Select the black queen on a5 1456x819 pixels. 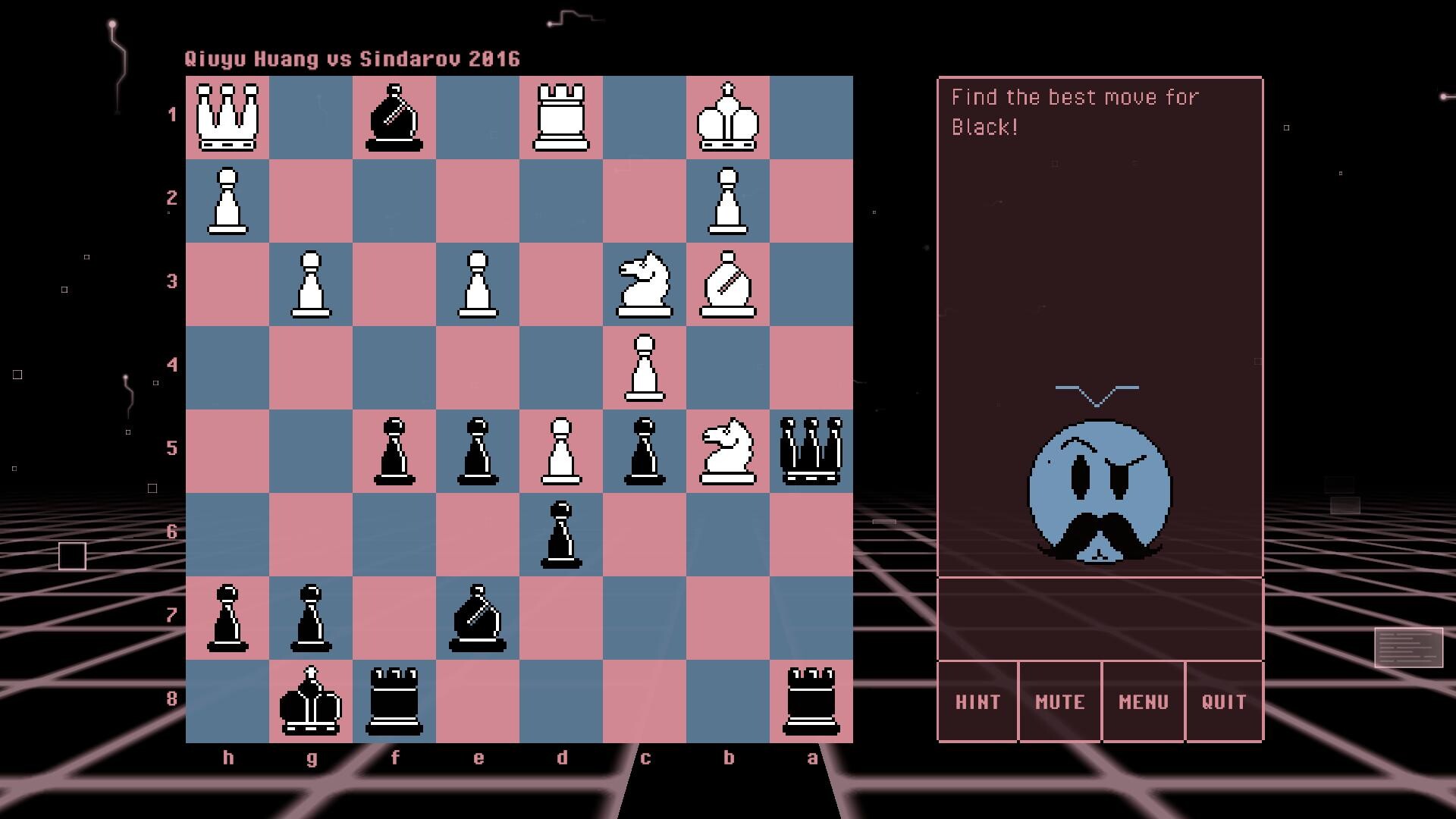pyautogui.click(x=811, y=451)
